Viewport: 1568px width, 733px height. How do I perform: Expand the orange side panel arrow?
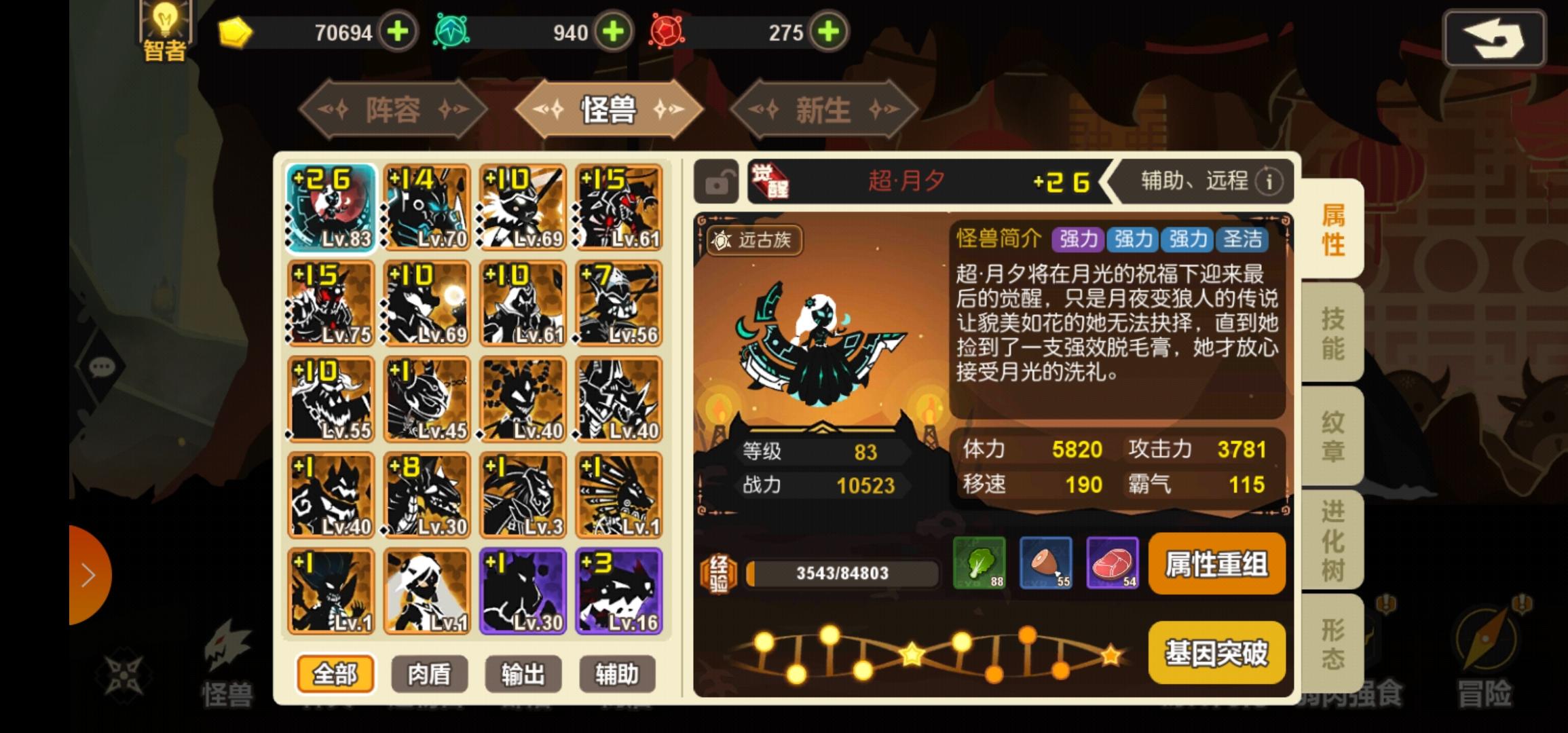[x=88, y=574]
